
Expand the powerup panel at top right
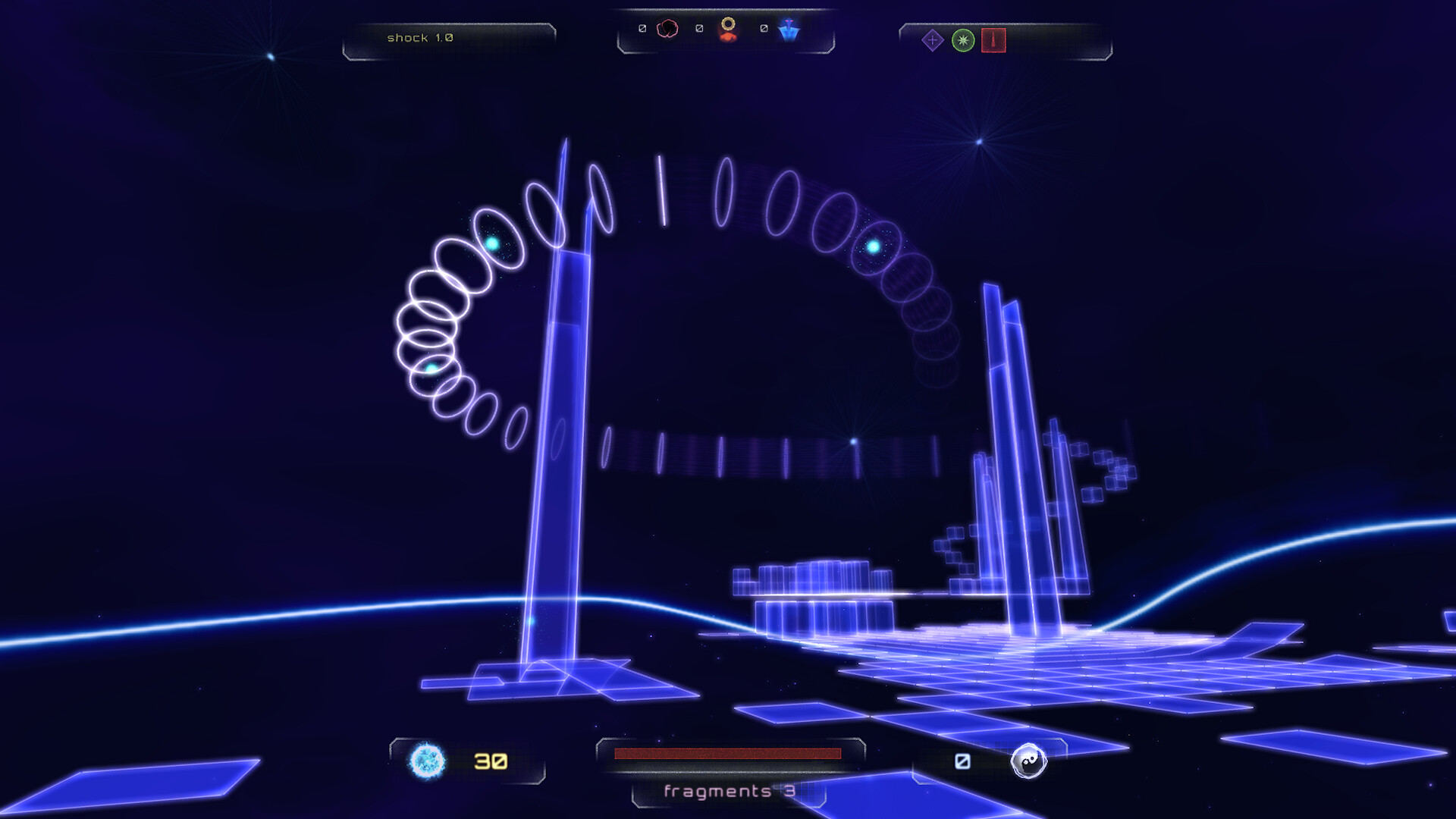click(x=1001, y=39)
